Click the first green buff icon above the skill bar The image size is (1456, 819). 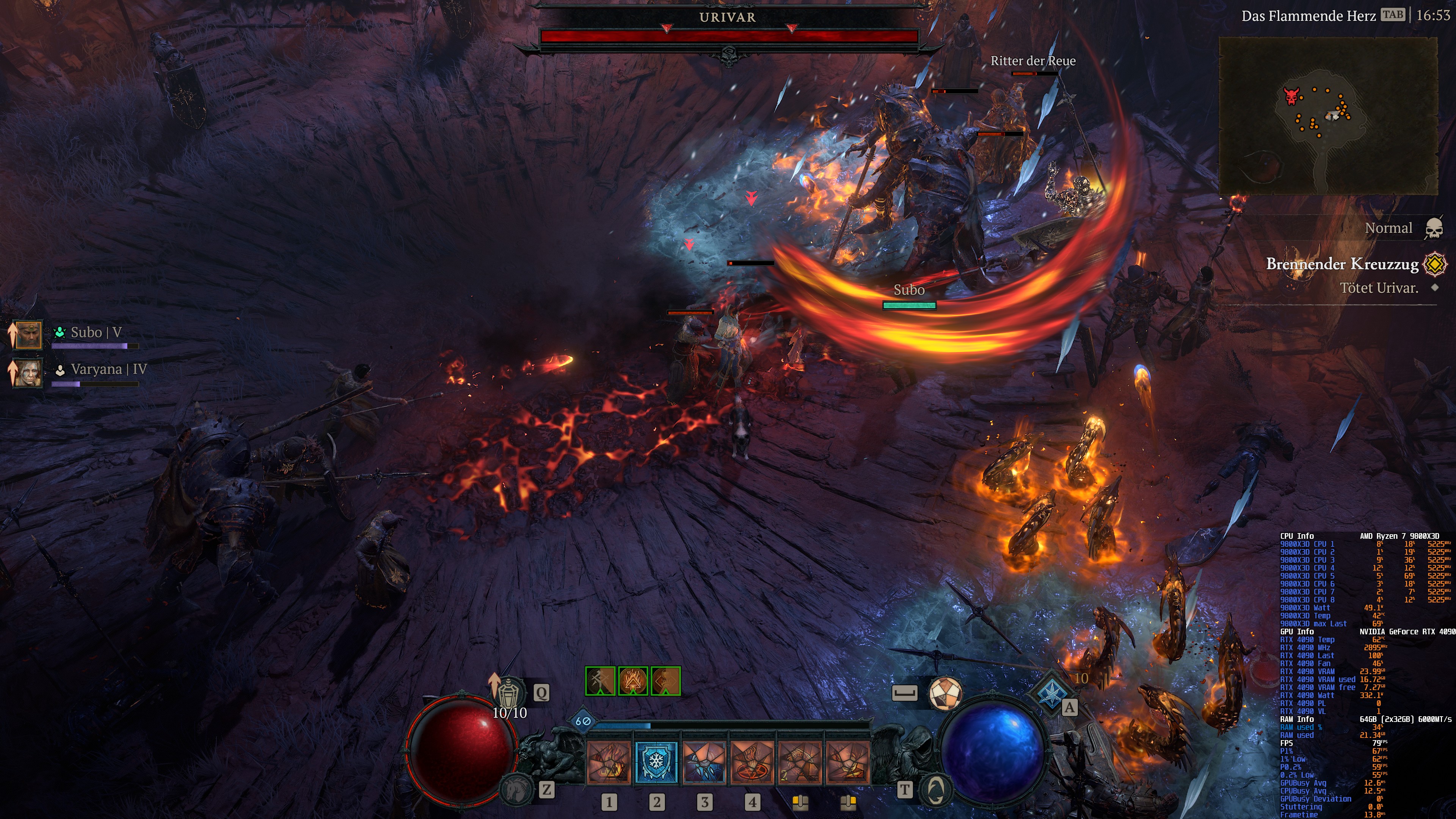click(x=600, y=682)
